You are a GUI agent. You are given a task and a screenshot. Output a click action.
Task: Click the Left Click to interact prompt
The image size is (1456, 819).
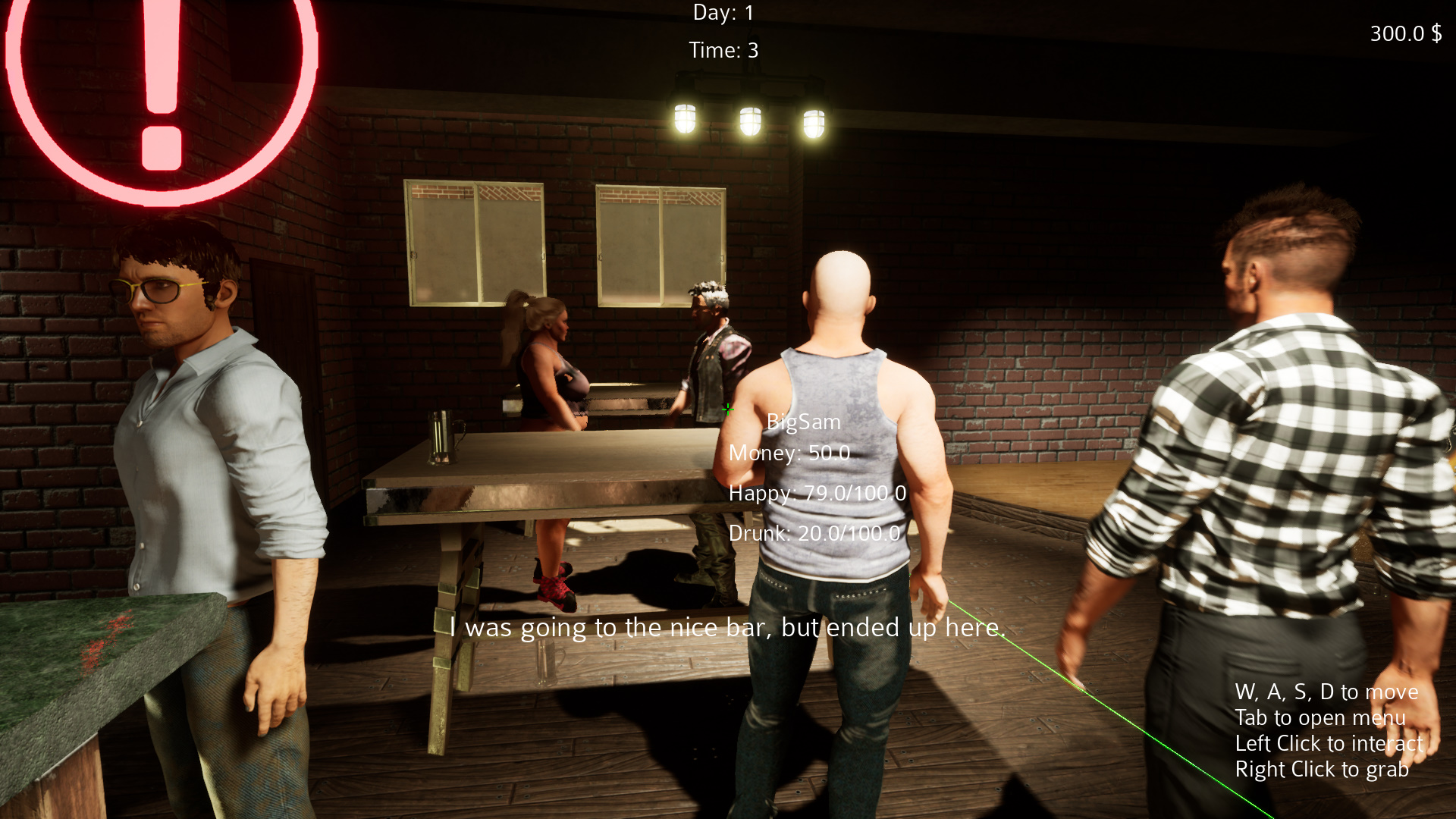(x=1329, y=743)
